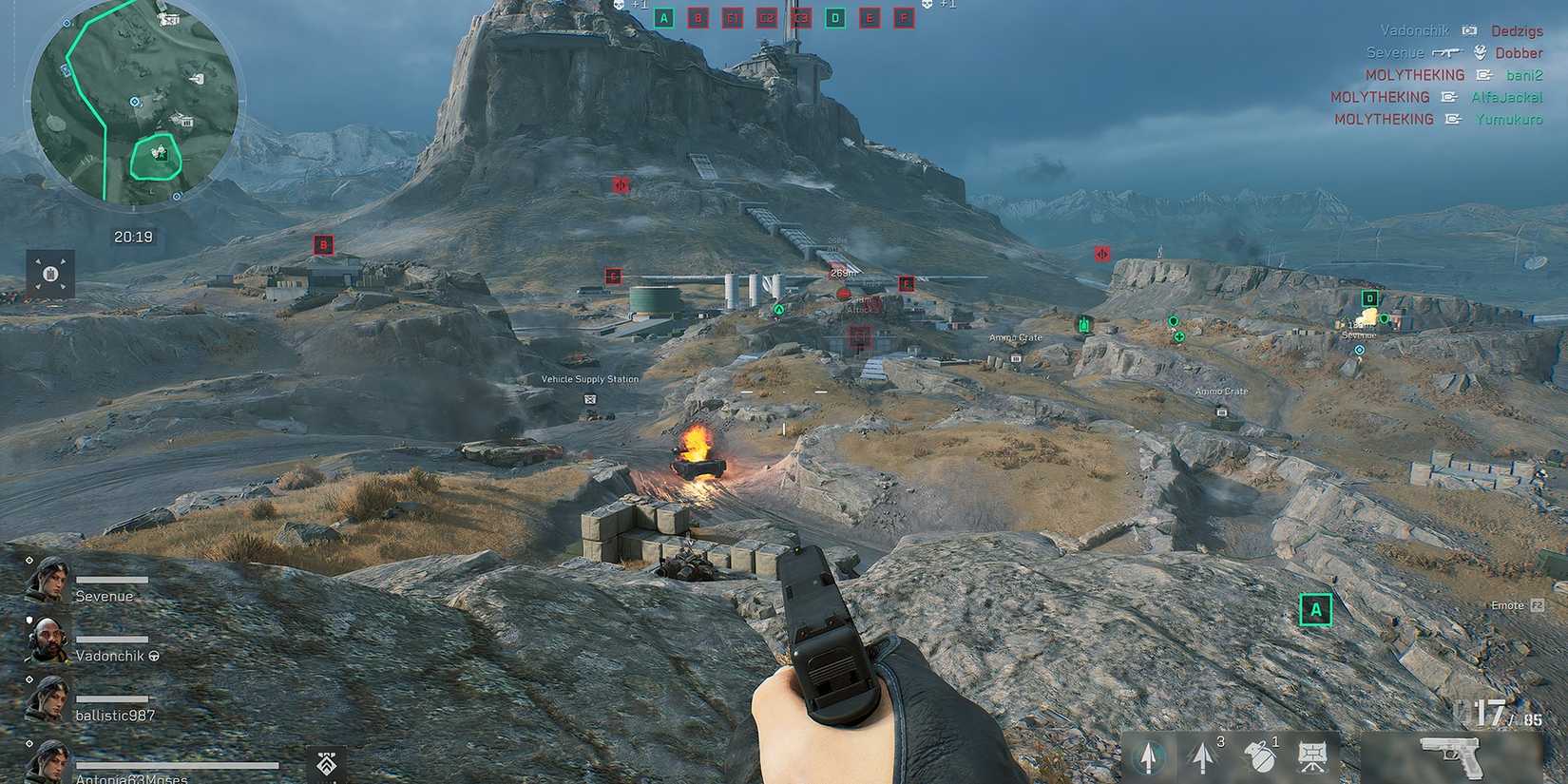This screenshot has height=784, width=1568.
Task: Click the Vehicle Supply Station label
Action: [589, 378]
